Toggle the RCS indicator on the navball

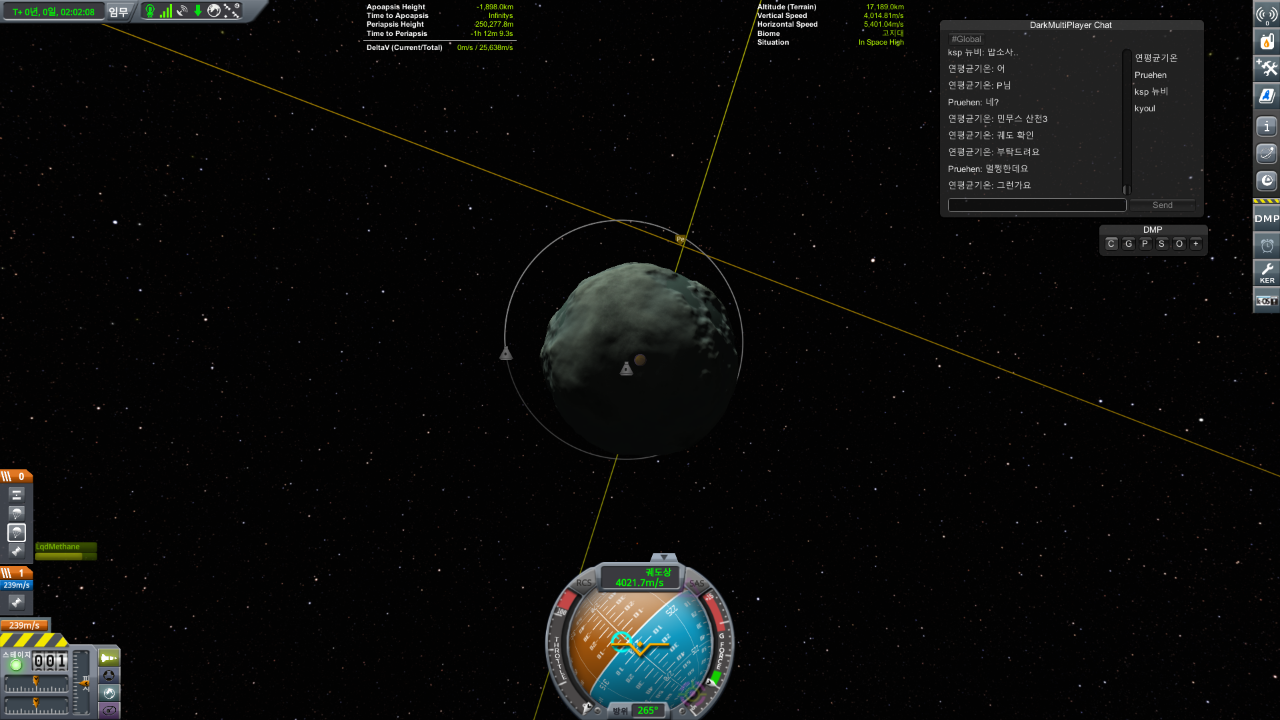coord(584,582)
